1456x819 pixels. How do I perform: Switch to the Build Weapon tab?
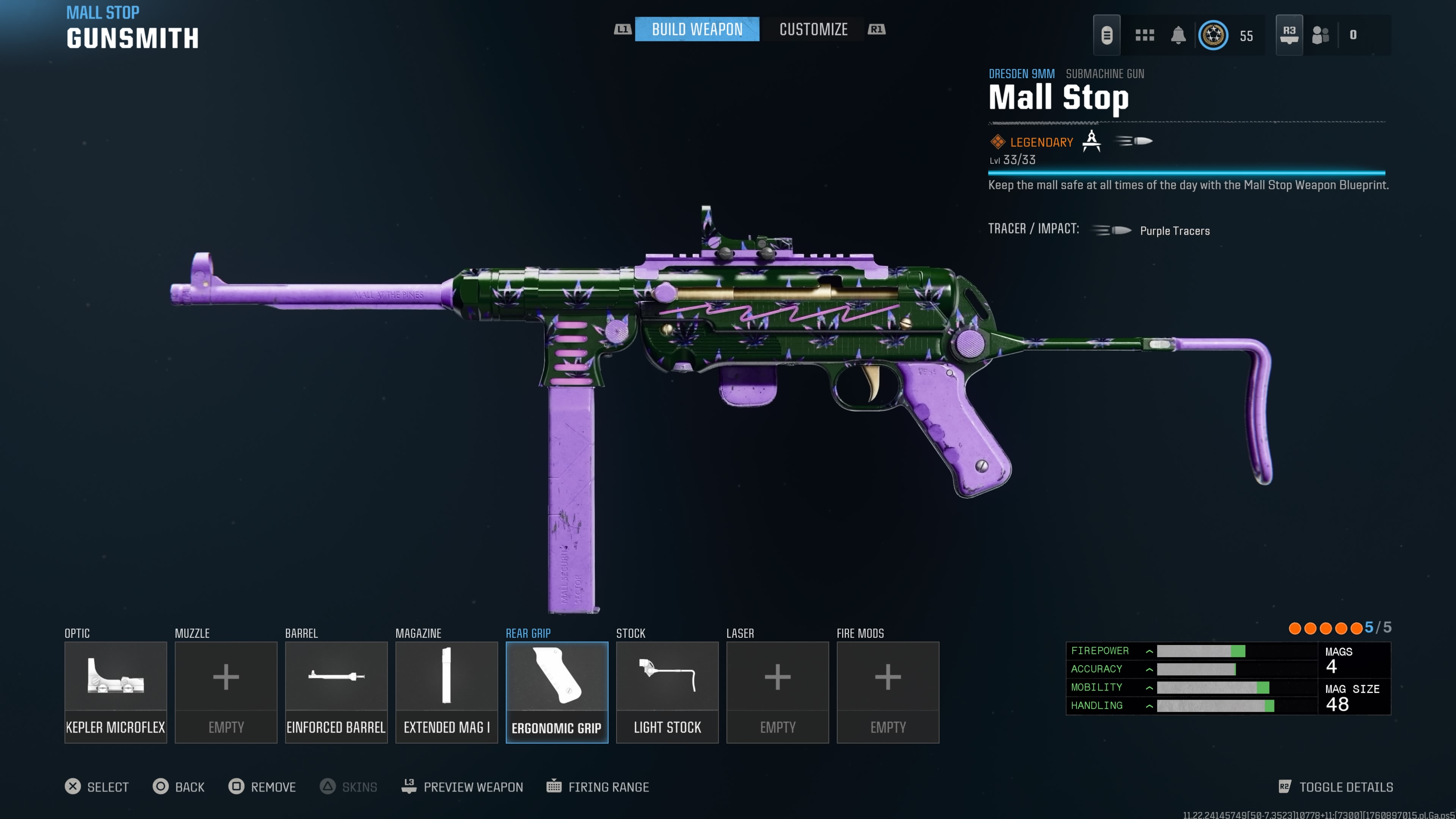coord(697,30)
